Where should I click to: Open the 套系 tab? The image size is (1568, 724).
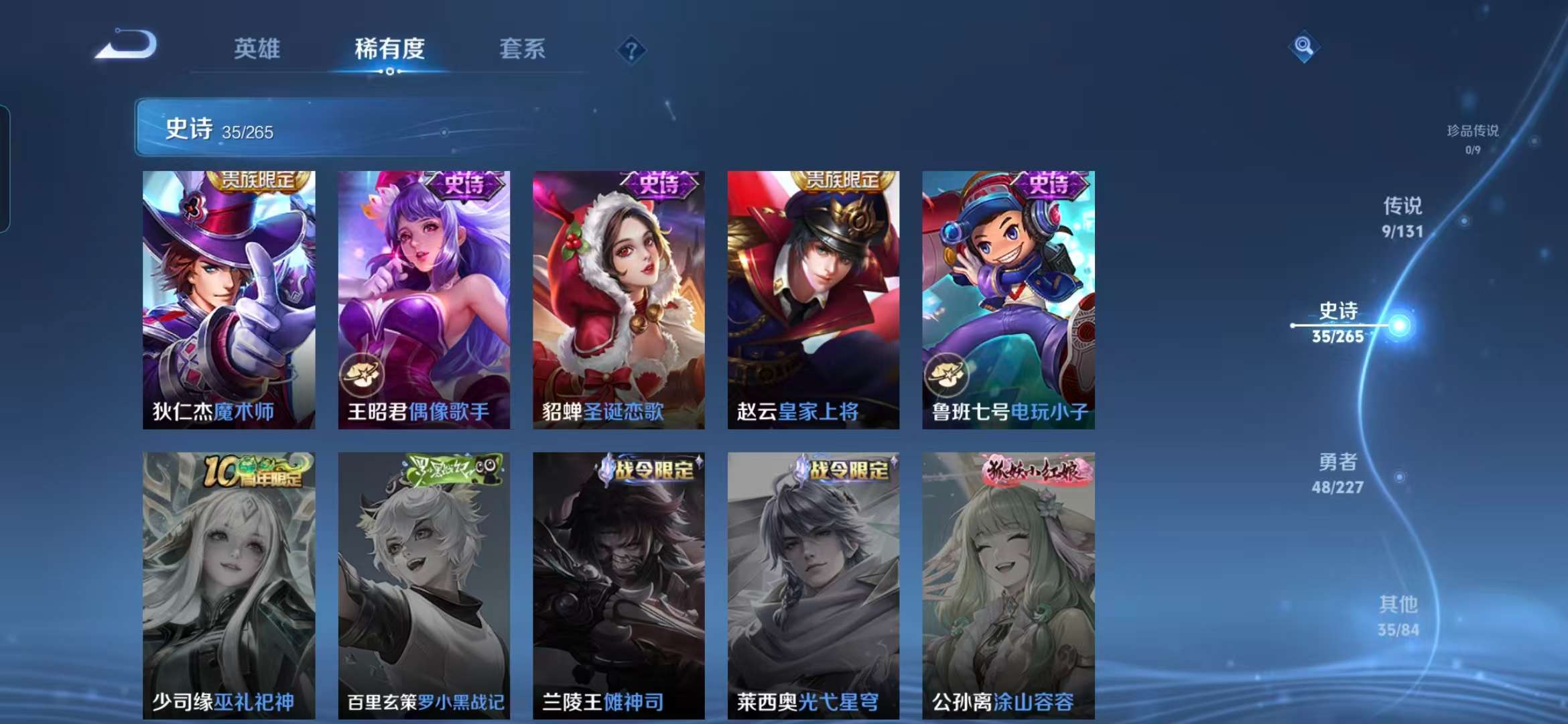click(522, 49)
